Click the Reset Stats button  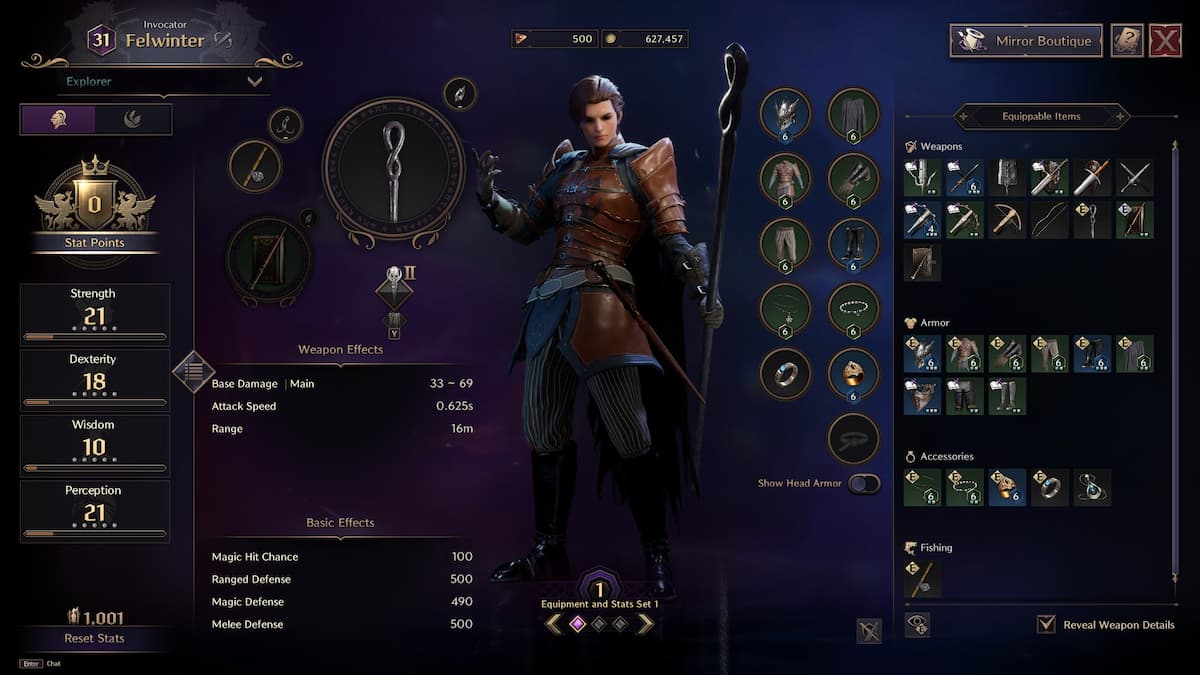coord(94,638)
